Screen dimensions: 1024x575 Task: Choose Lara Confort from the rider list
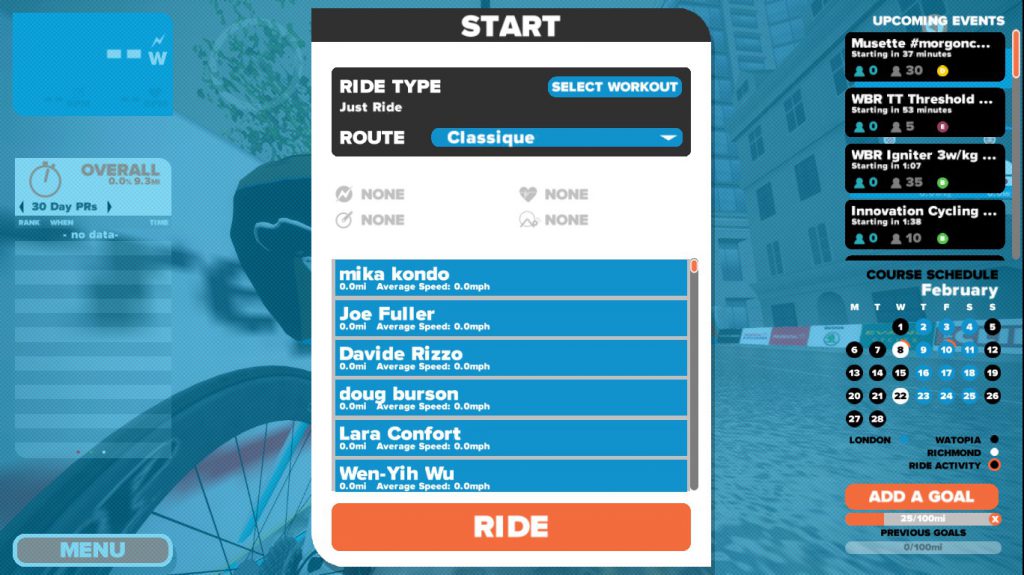(x=510, y=438)
